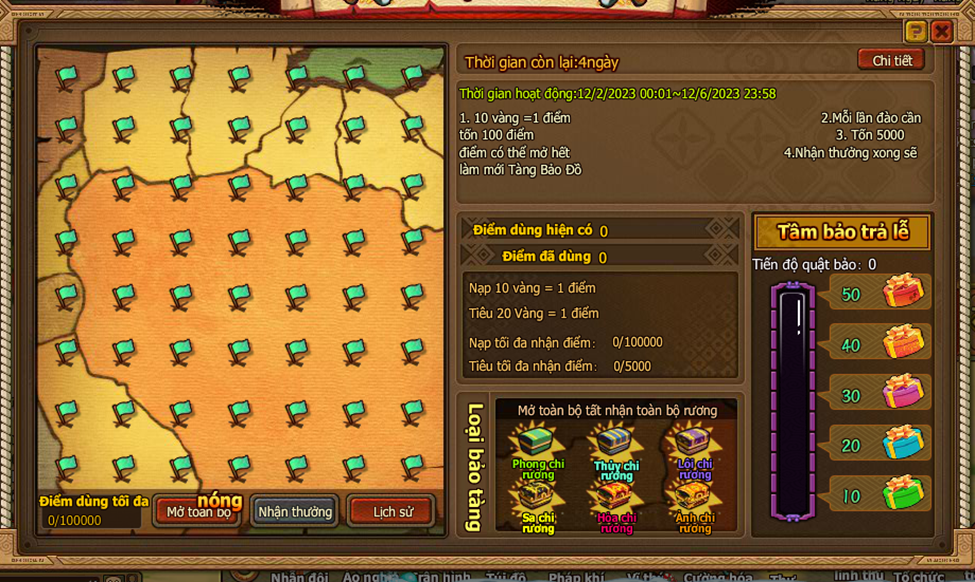Image resolution: width=975 pixels, height=582 pixels.
Task: Click the Mở toàn bộ button
Action: 198,512
